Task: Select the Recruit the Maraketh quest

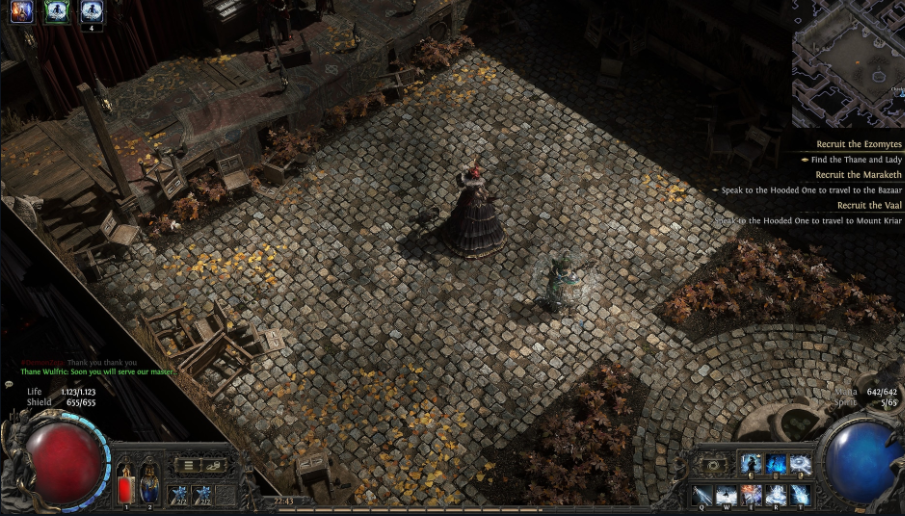Action: coord(859,175)
